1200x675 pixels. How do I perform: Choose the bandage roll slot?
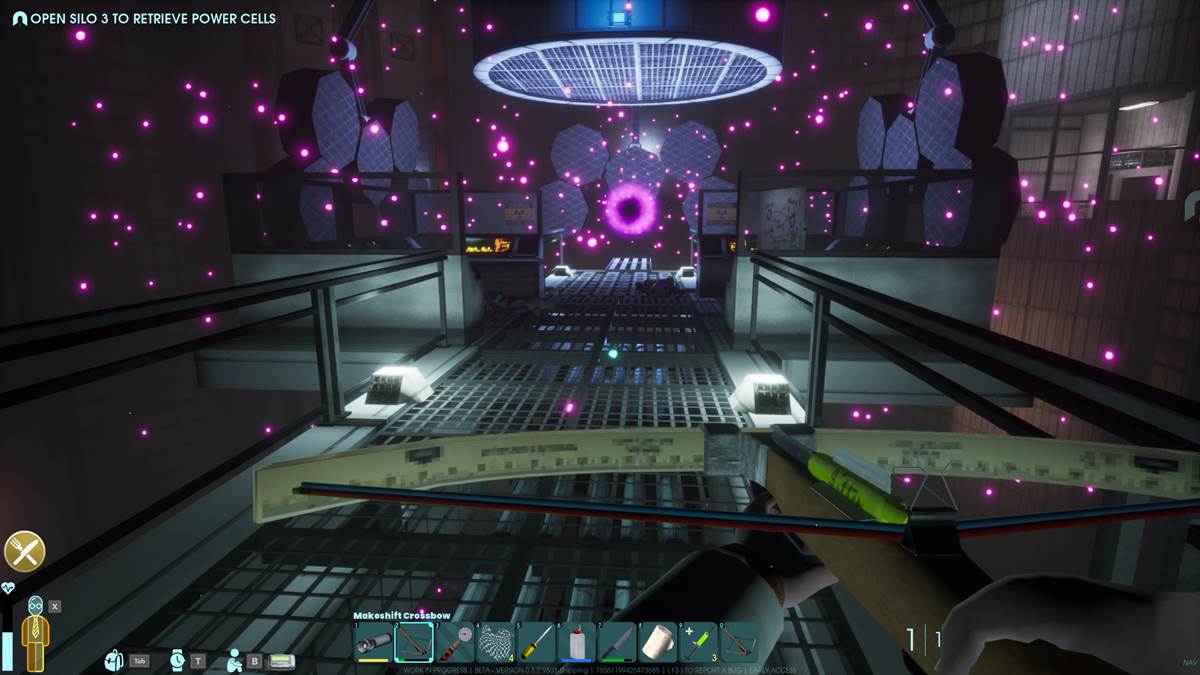pyautogui.click(x=658, y=642)
